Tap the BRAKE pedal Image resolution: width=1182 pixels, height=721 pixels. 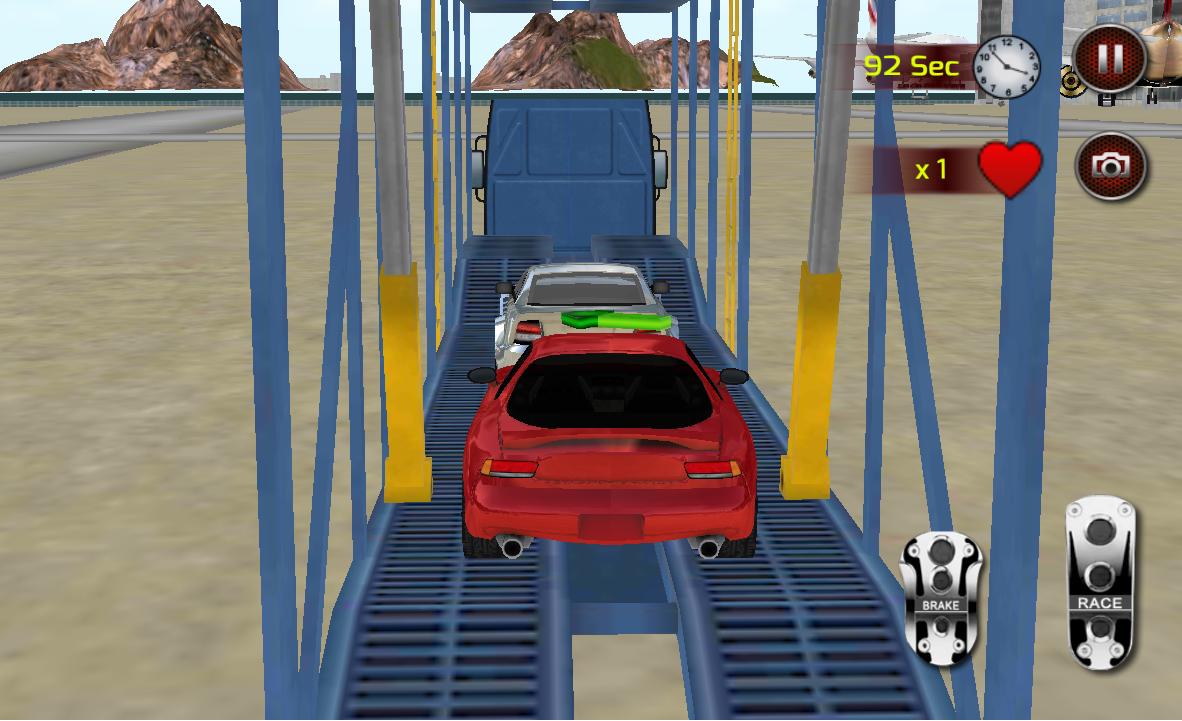[940, 598]
